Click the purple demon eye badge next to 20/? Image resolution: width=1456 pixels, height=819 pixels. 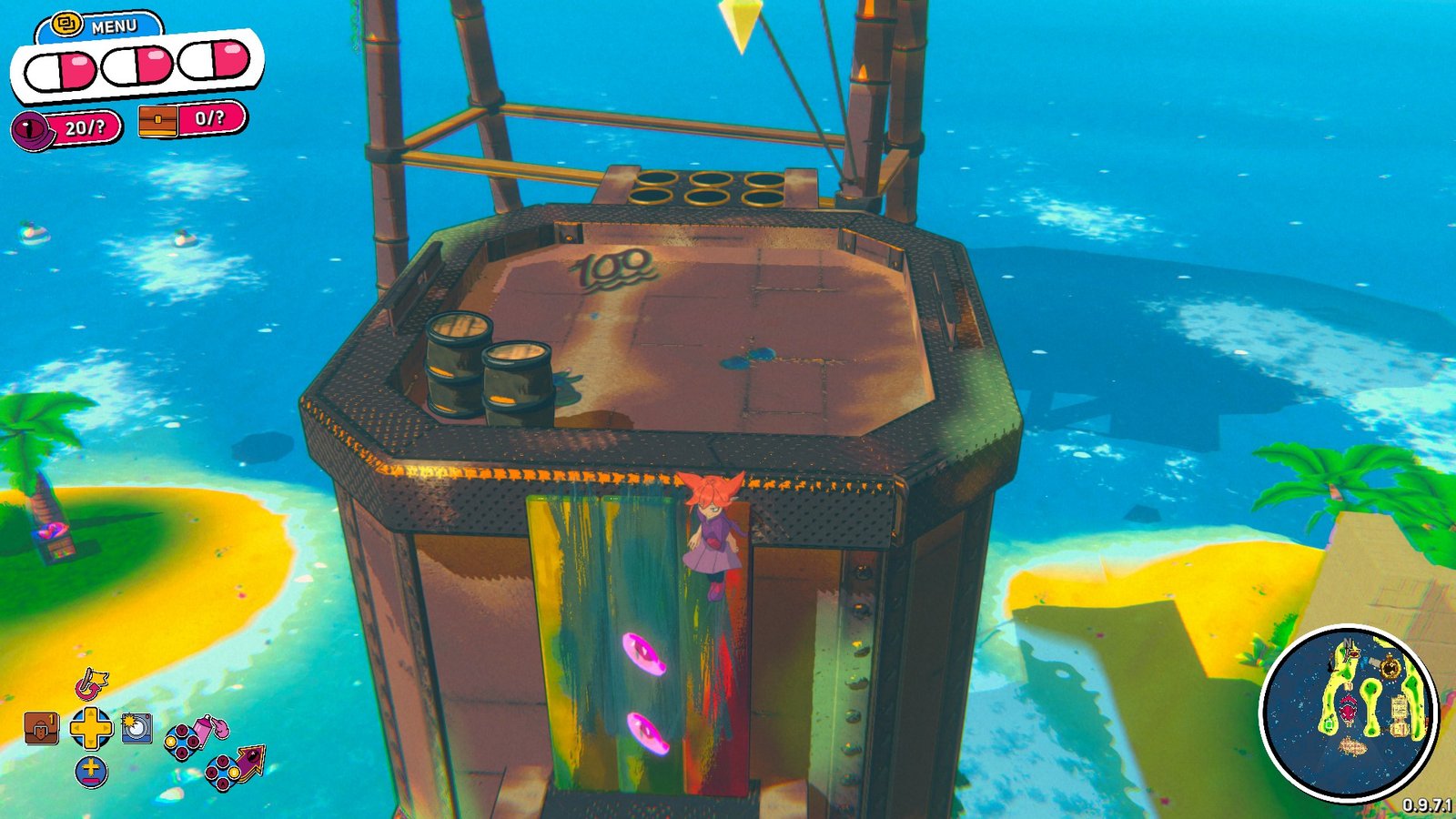pos(30,129)
